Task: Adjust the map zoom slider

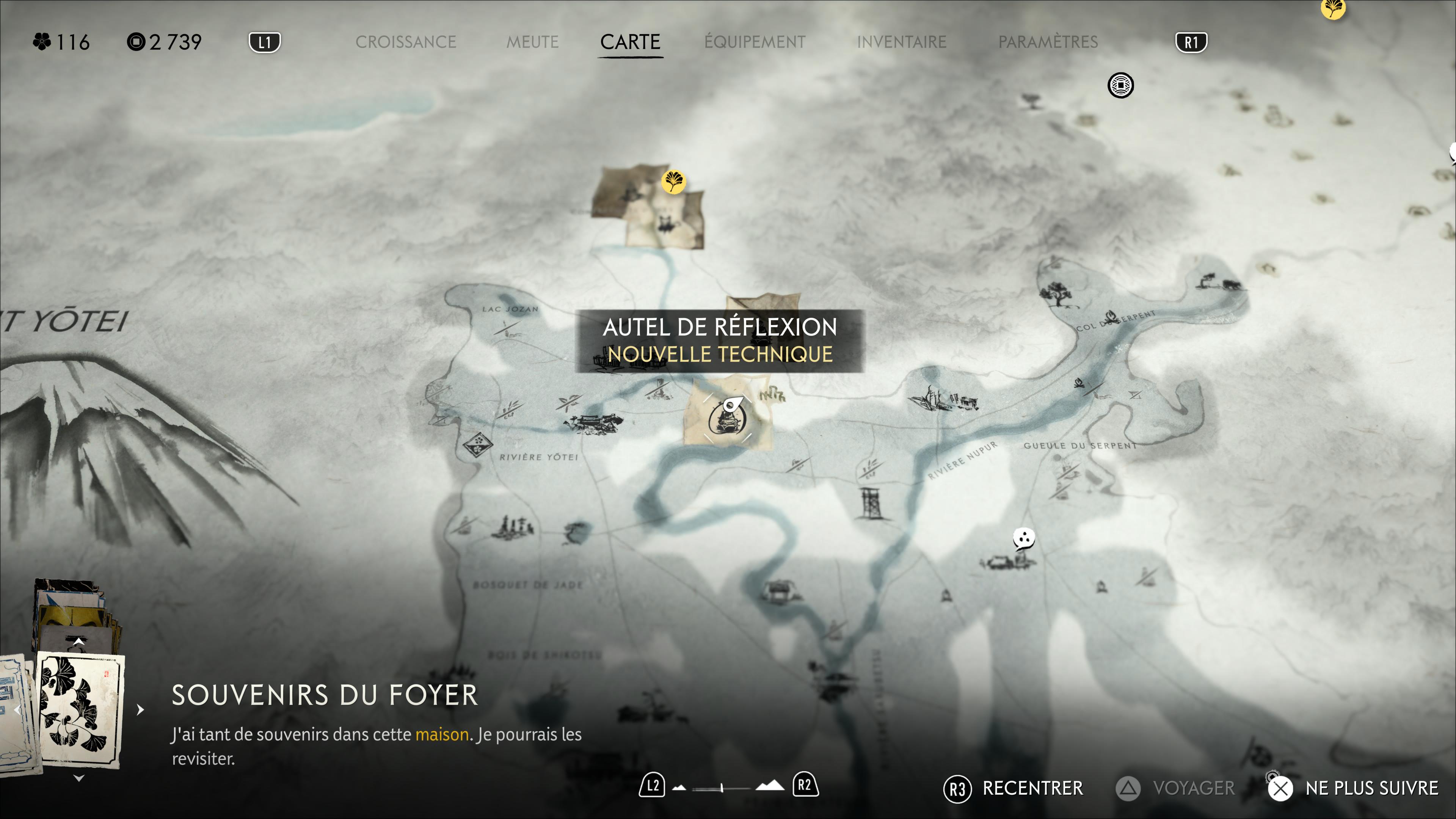Action: point(722,788)
